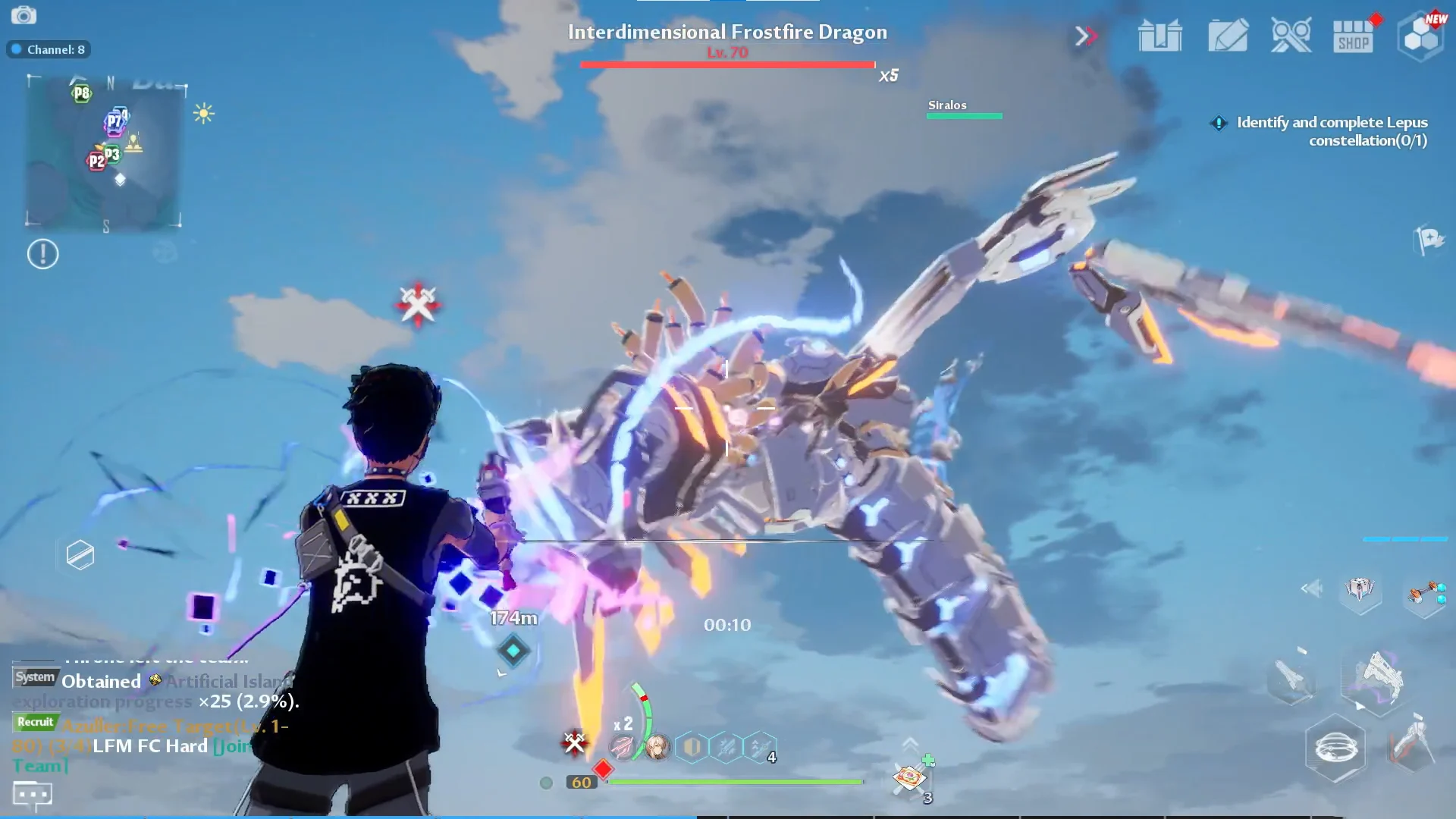The width and height of the screenshot is (1456, 819).
Task: Track the Lepus constellation quest objective
Action: tap(1331, 131)
